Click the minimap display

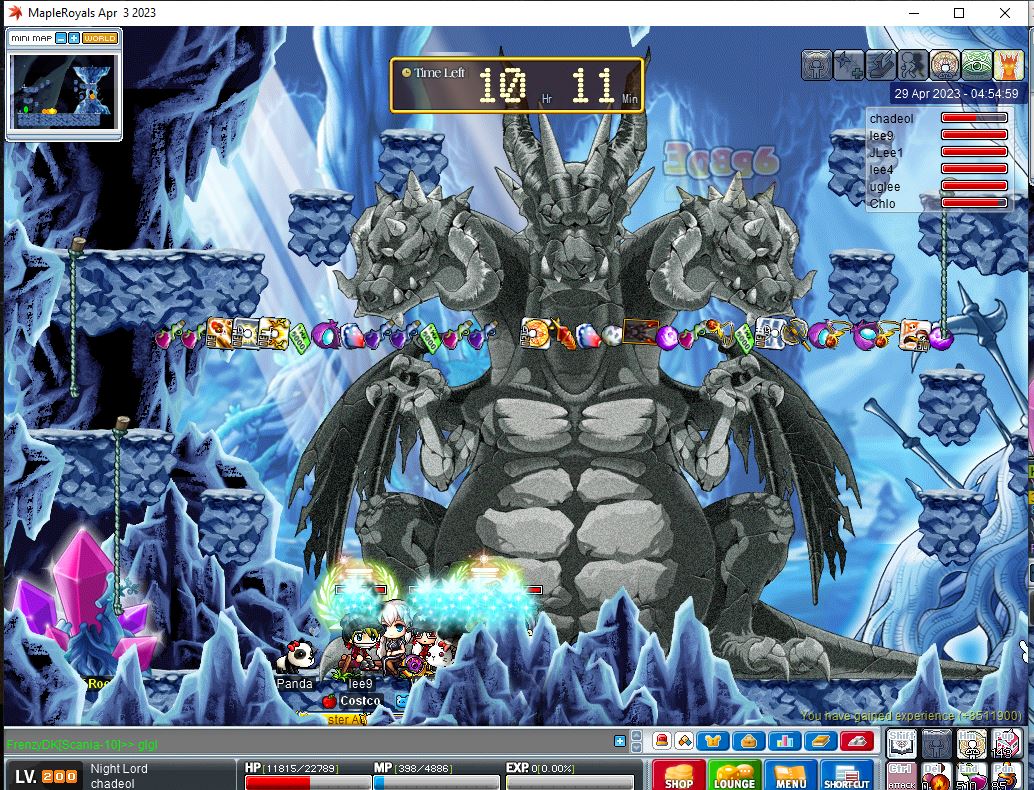[x=63, y=90]
